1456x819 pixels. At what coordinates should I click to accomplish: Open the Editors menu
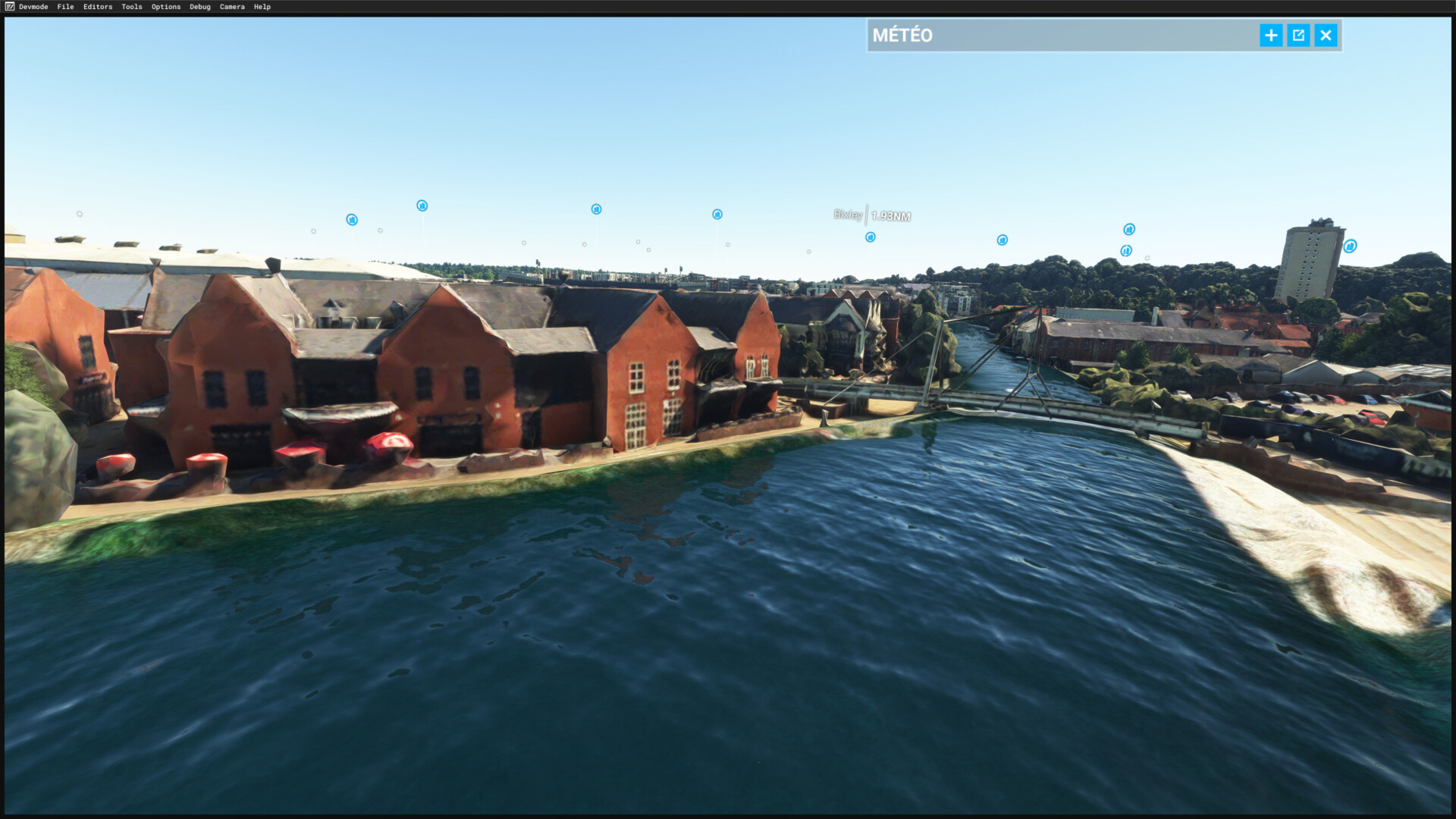(x=98, y=7)
